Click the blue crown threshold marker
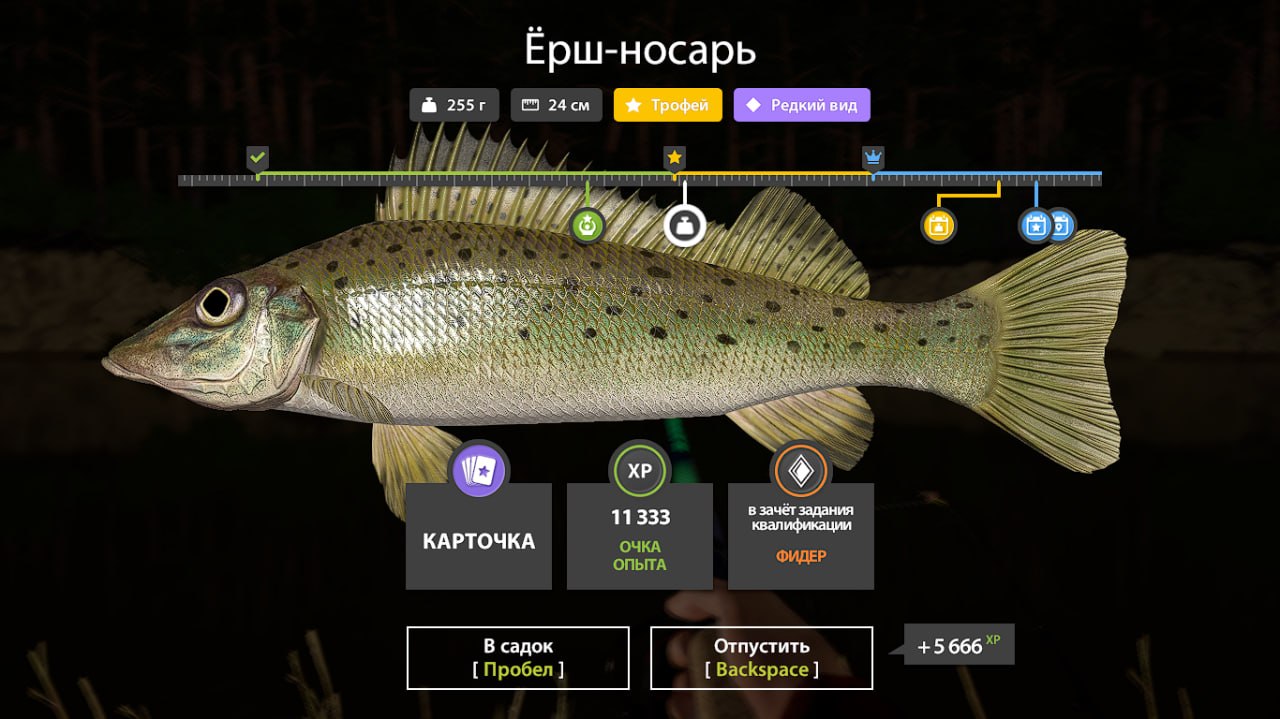 click(874, 158)
